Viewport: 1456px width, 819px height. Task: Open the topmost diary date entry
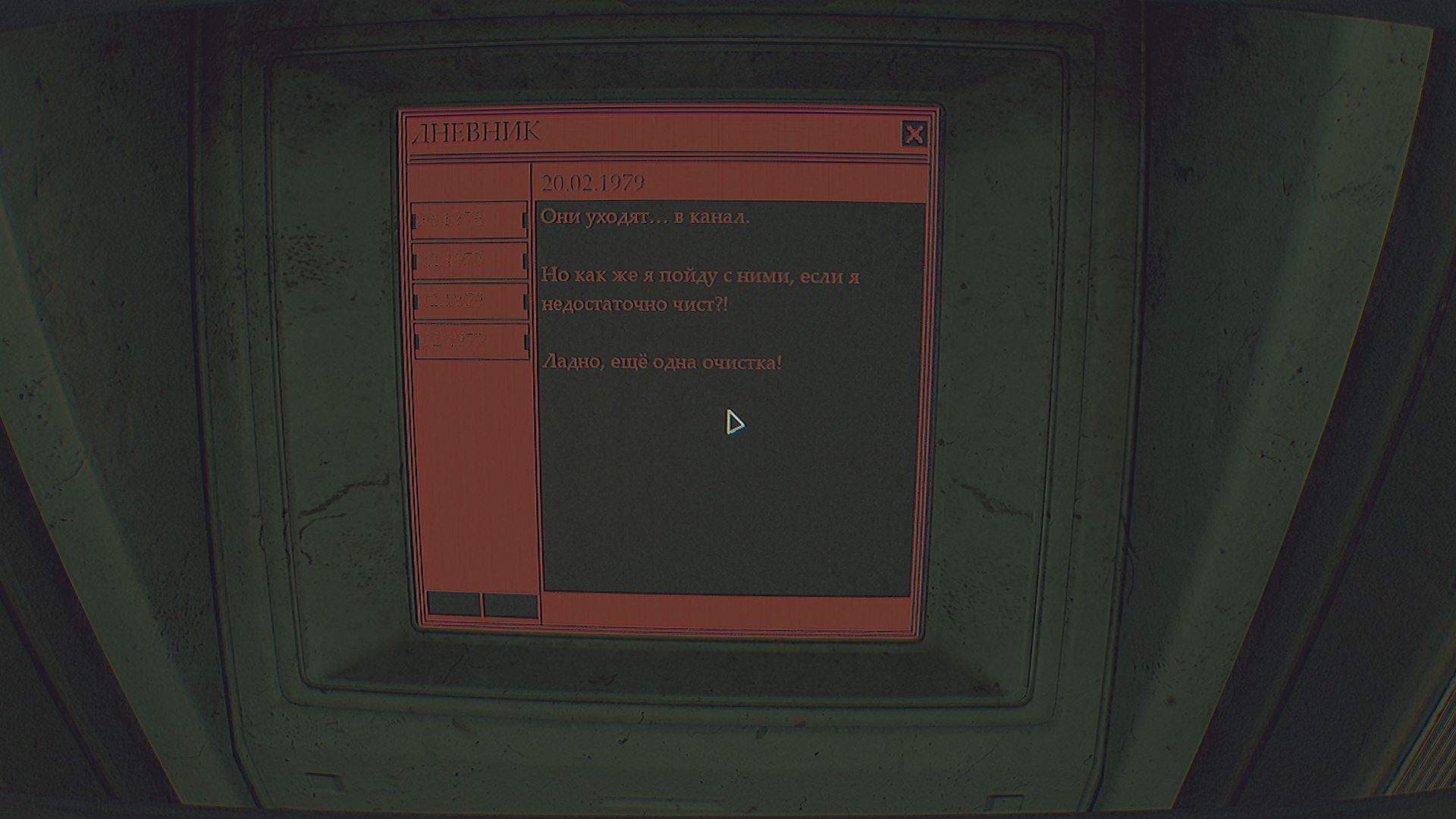pyautogui.click(x=469, y=220)
